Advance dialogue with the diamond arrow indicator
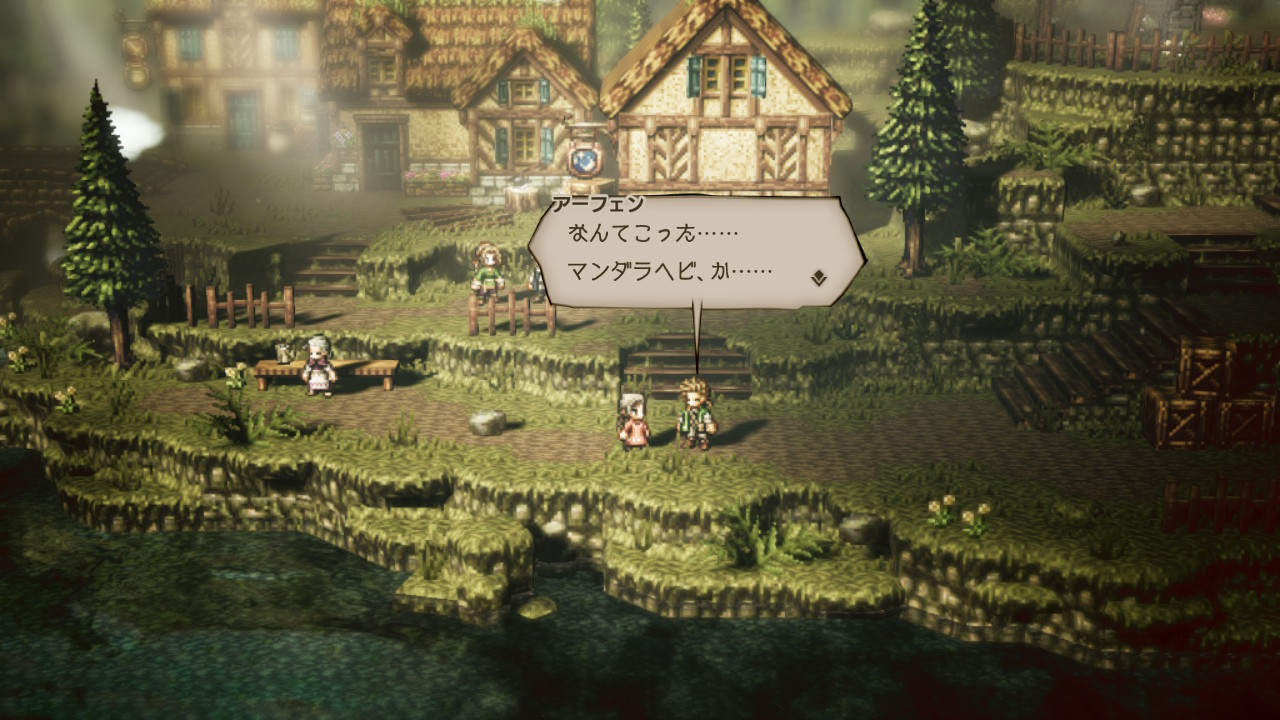The height and width of the screenshot is (720, 1280). coord(818,277)
